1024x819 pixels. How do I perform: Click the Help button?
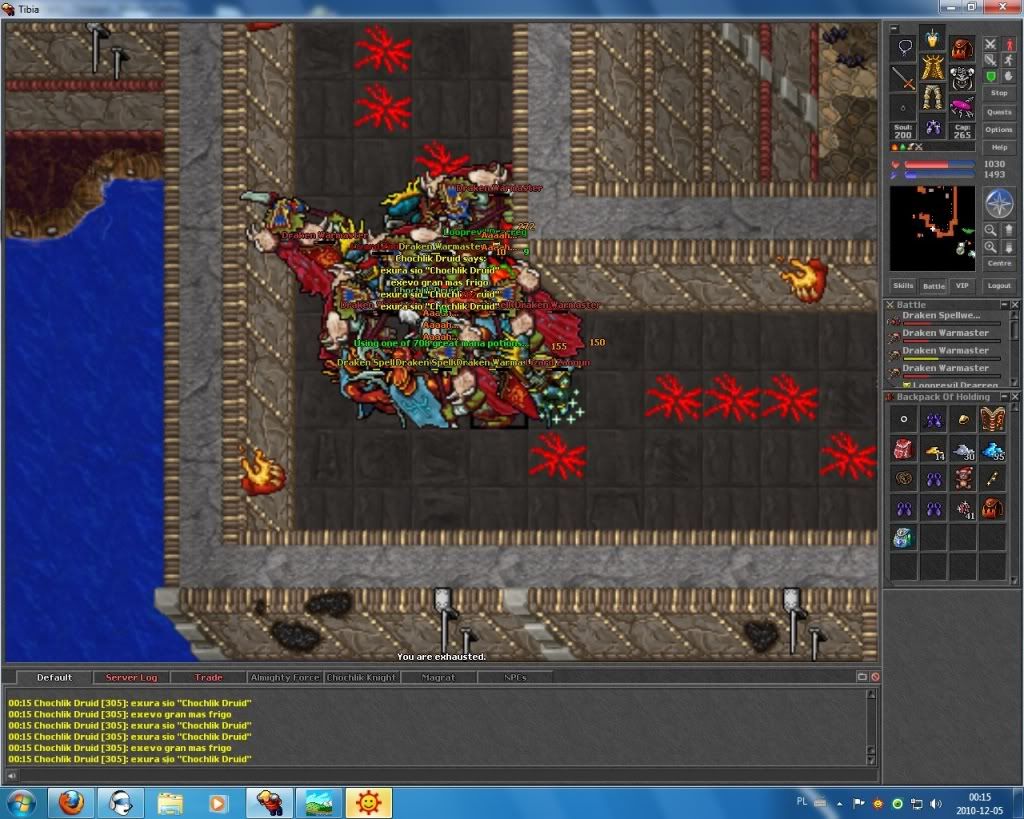(x=999, y=148)
